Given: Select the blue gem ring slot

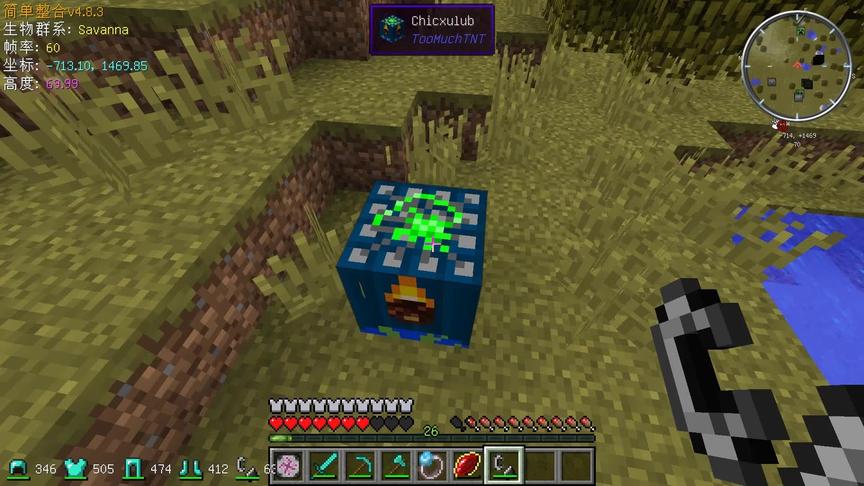Looking at the screenshot, I should pos(431,466).
